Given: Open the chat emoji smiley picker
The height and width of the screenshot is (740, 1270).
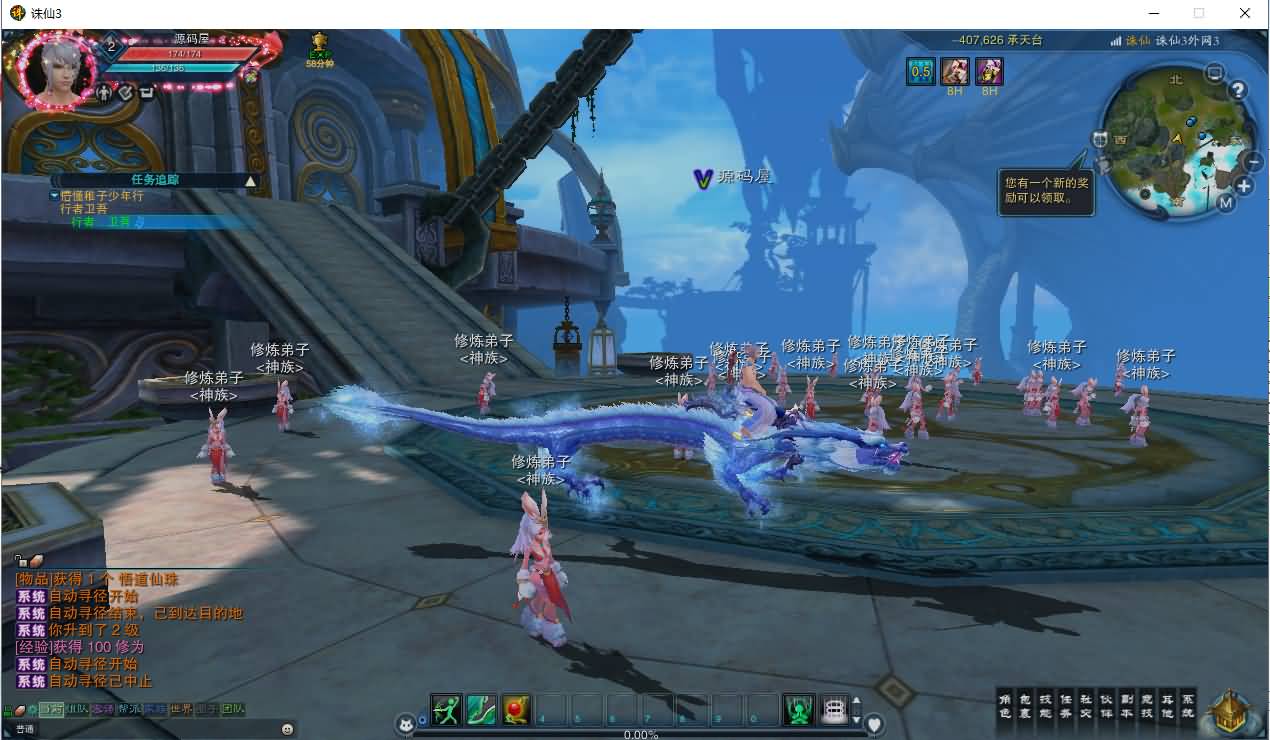Looking at the screenshot, I should click(288, 729).
